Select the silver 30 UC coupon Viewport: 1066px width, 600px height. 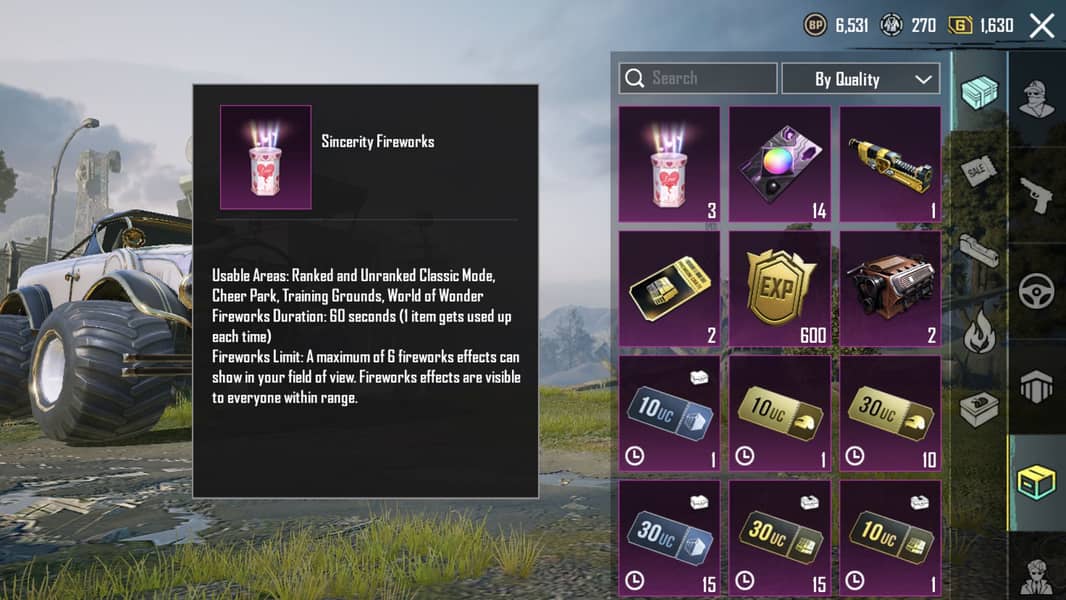[x=669, y=538]
